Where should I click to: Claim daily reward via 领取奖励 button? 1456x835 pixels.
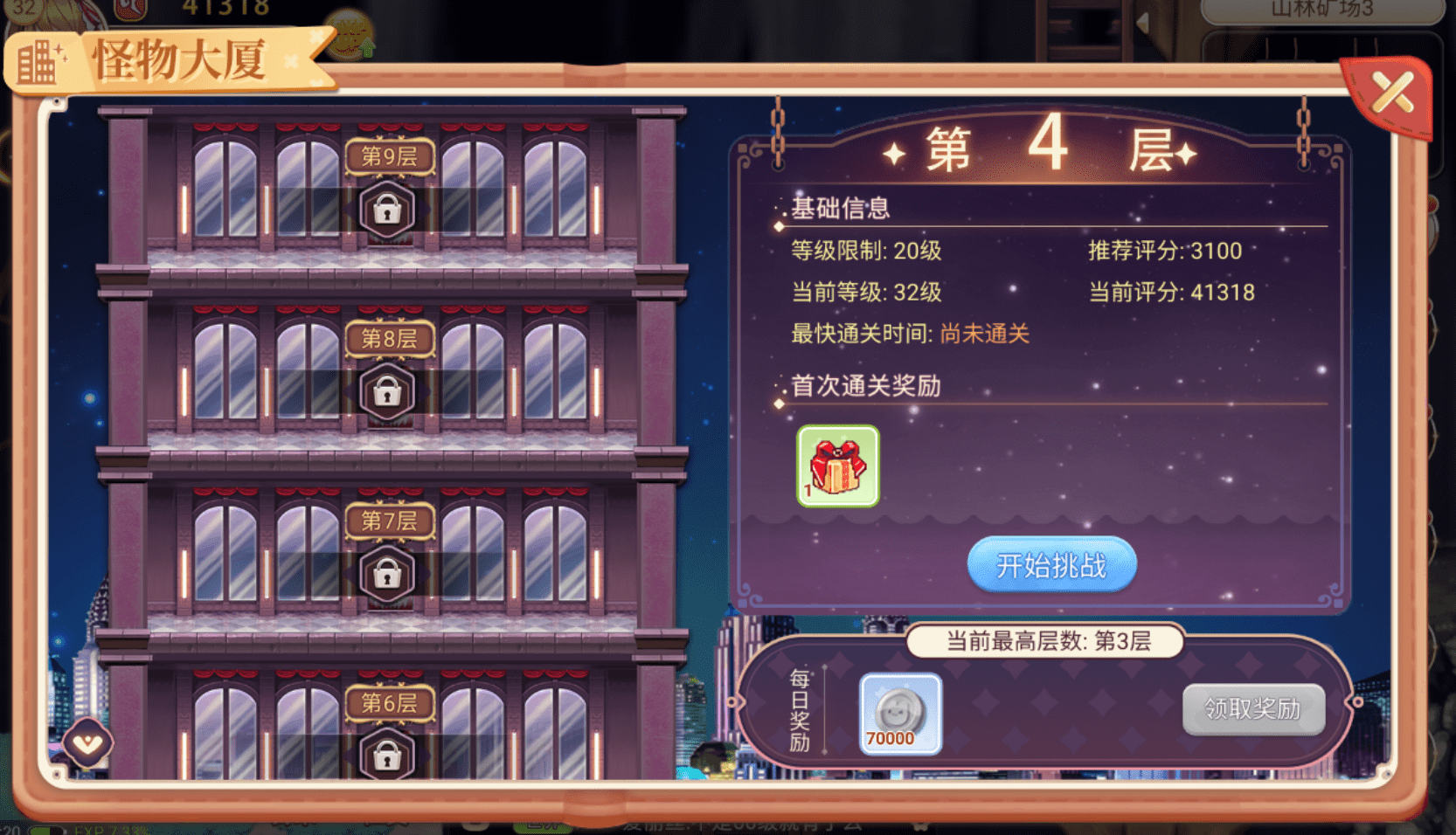[1253, 709]
